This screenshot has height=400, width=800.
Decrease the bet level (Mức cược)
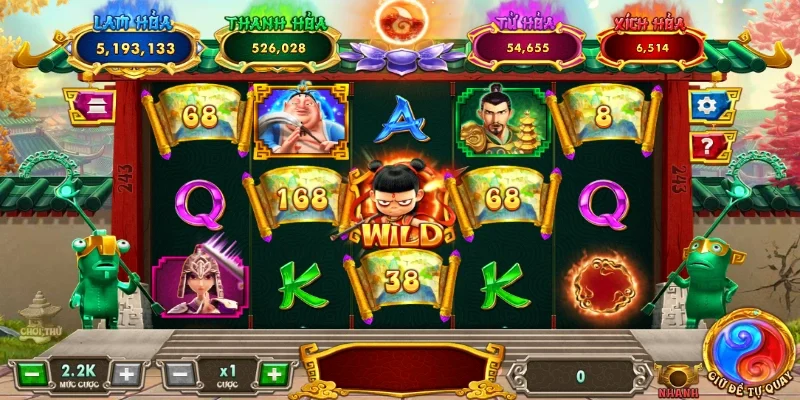pyautogui.click(x=31, y=375)
